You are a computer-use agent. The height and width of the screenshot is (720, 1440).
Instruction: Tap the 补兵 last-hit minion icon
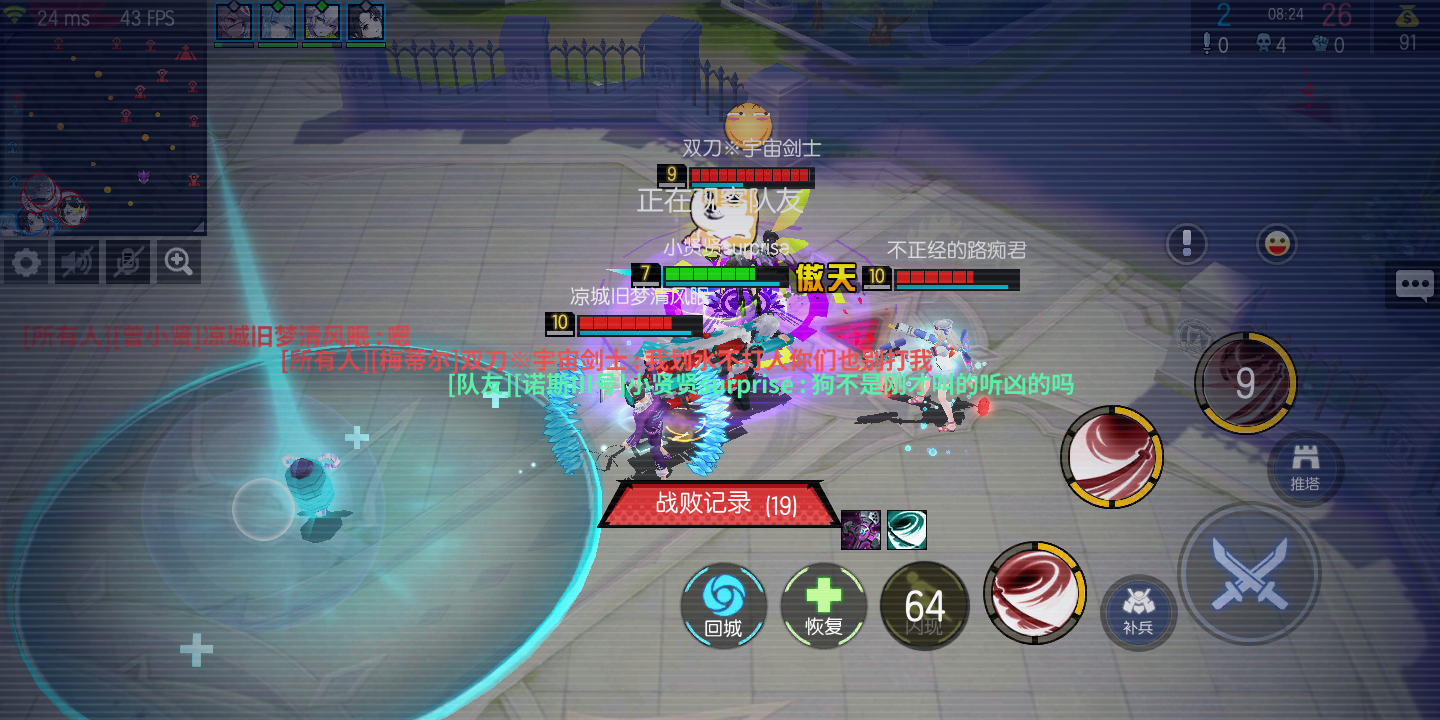tap(1138, 613)
